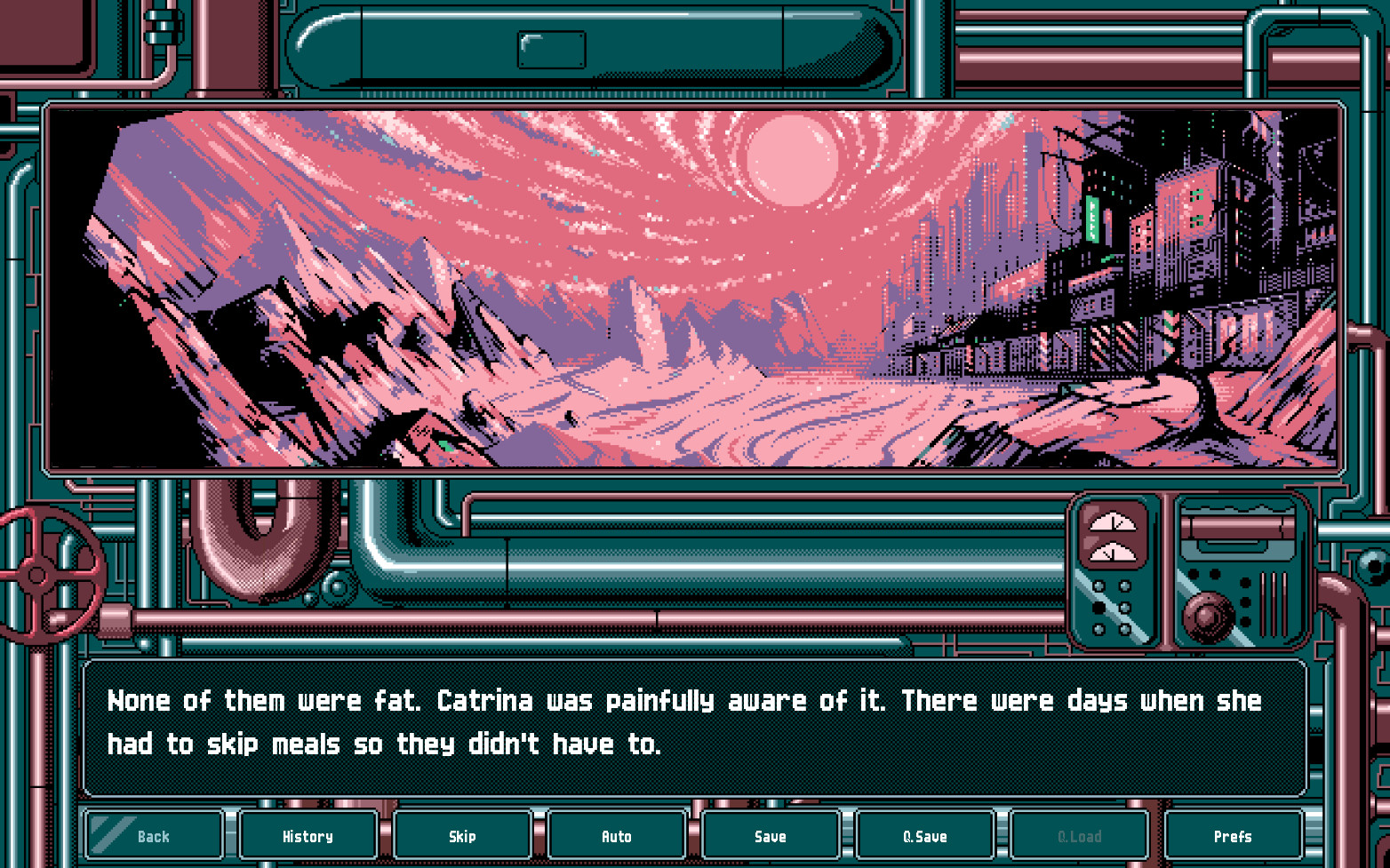Perform a Quick Save with Q.Save
The height and width of the screenshot is (868, 1390).
click(x=924, y=836)
